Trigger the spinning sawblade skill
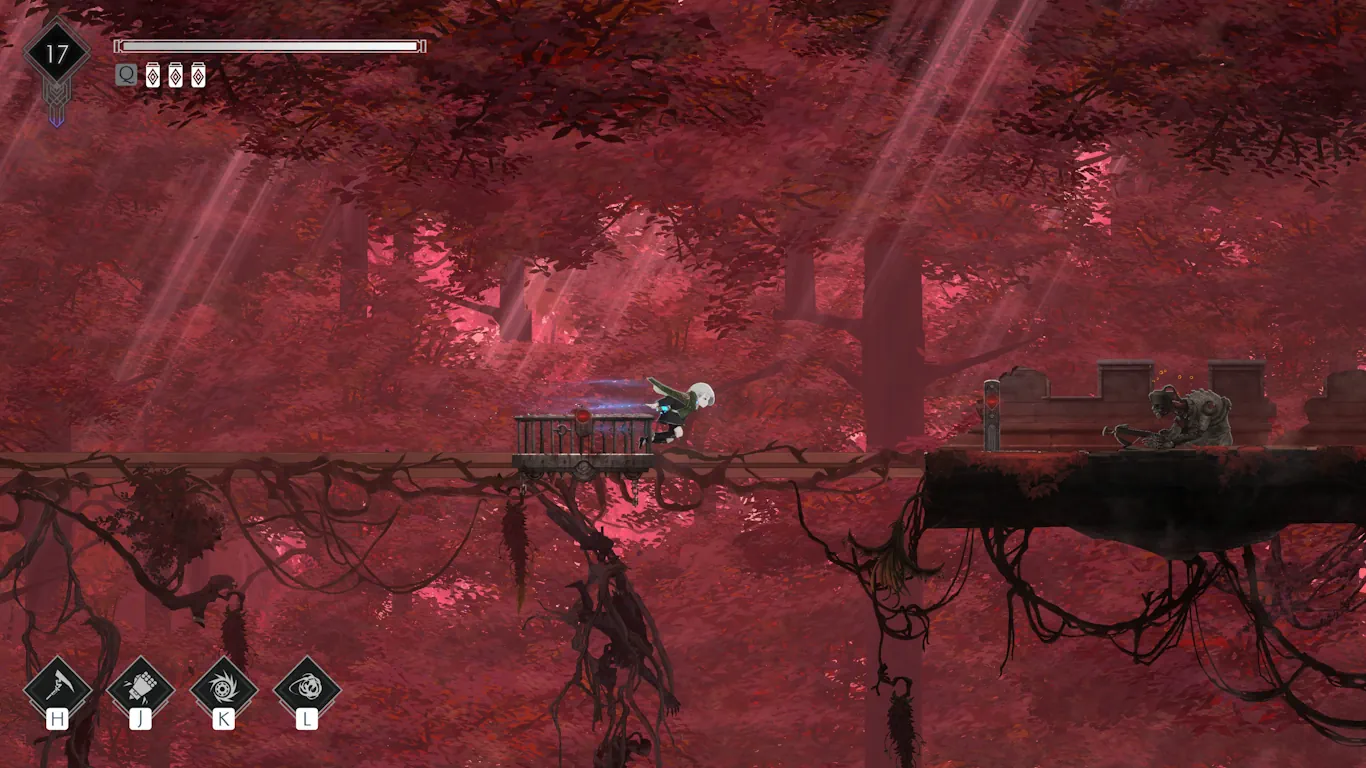The image size is (1366, 768). pos(223,688)
